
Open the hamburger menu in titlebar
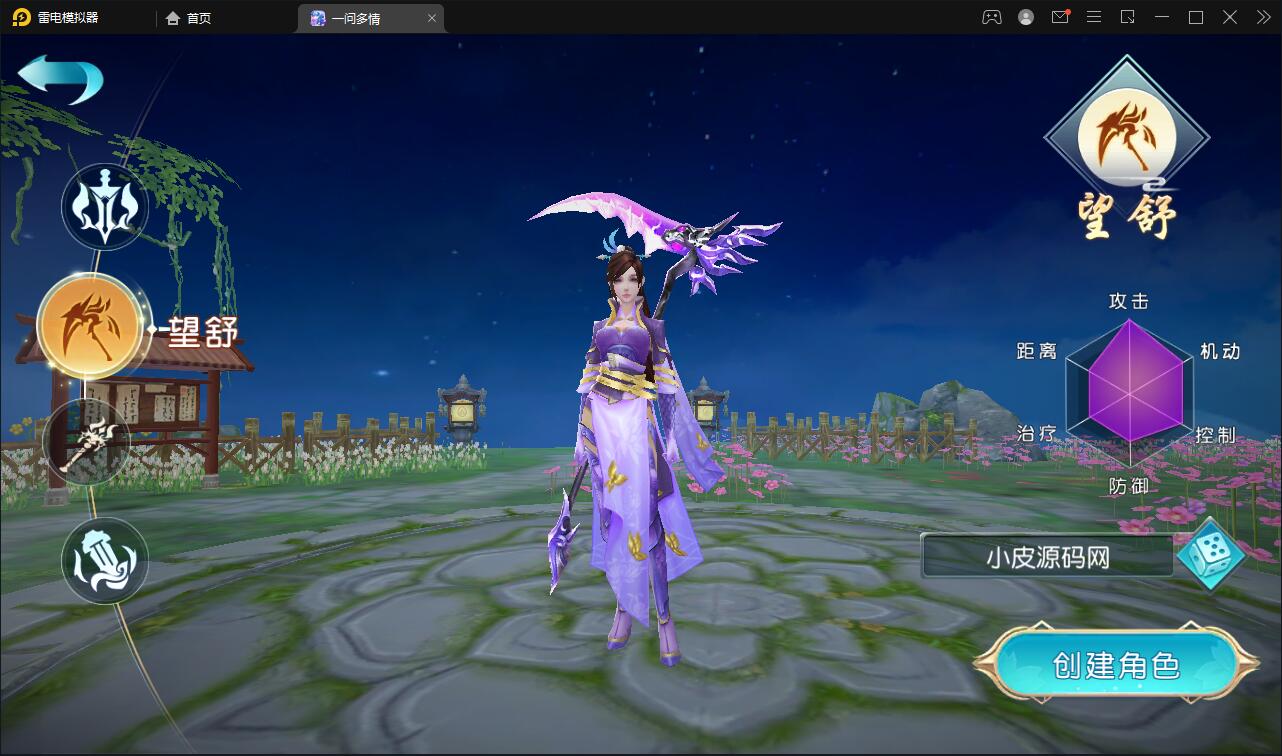pos(1094,17)
